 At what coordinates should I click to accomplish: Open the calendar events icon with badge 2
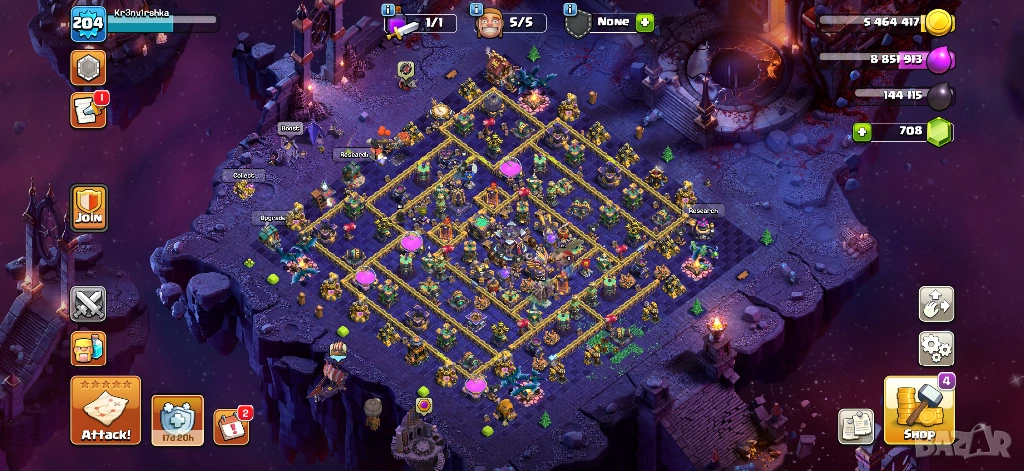click(231, 425)
